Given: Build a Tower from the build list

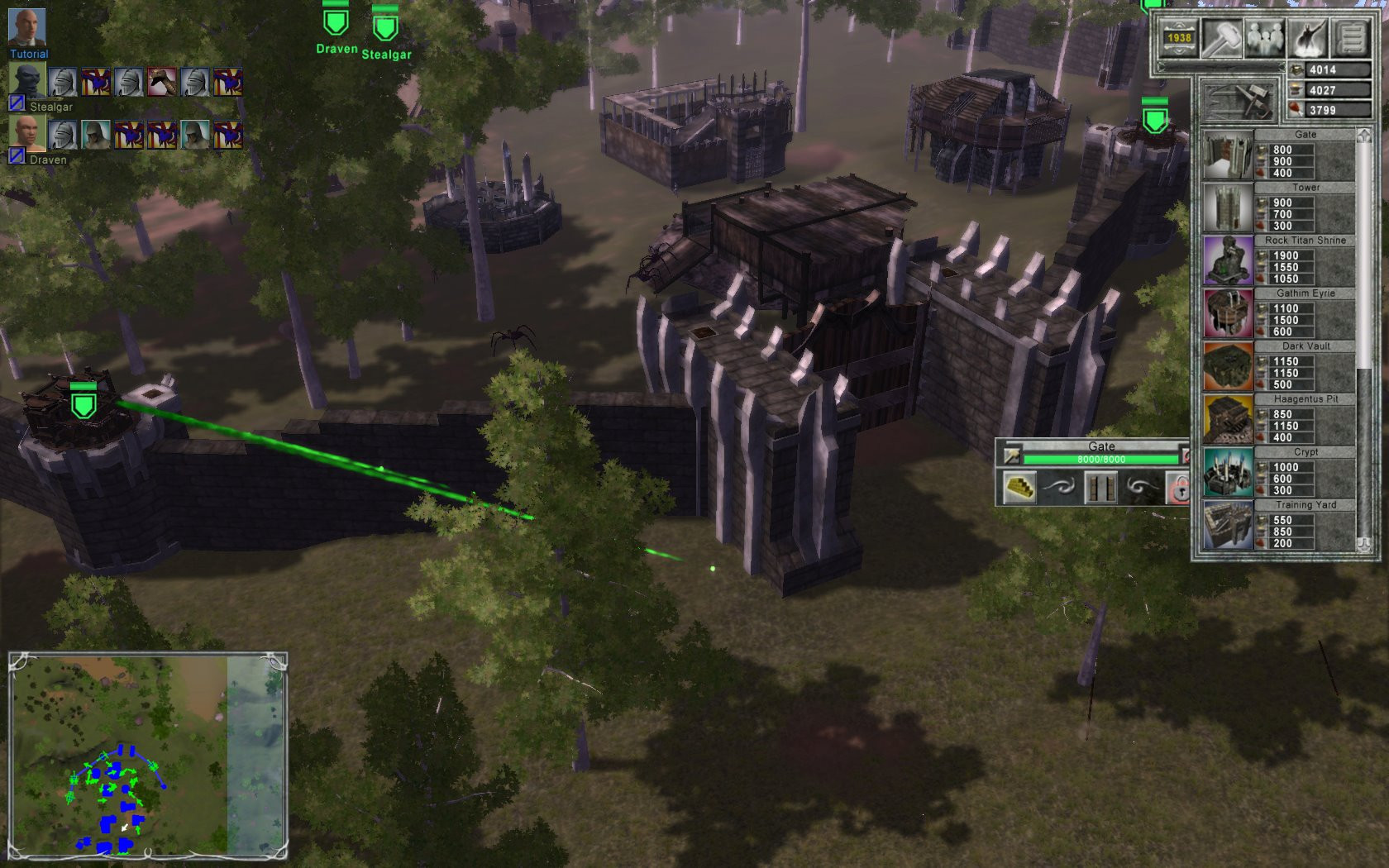Looking at the screenshot, I should pos(1228,207).
